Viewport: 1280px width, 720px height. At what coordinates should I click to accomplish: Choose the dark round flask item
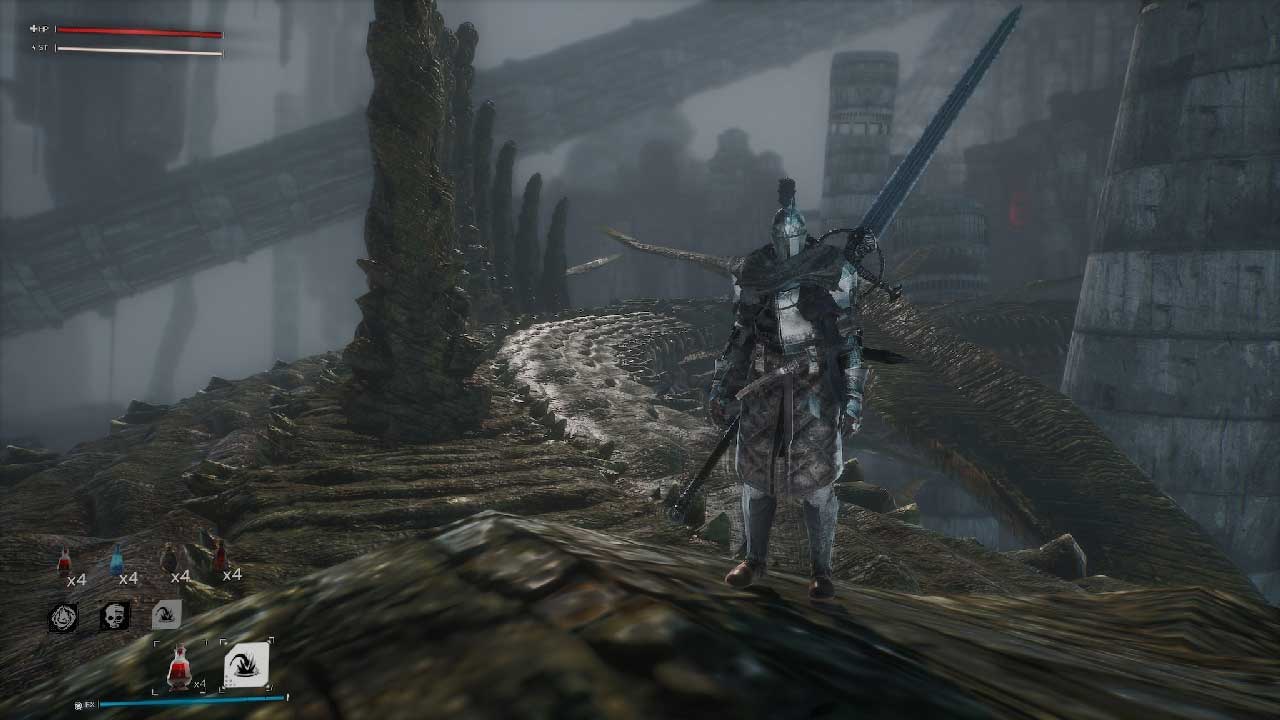tap(169, 558)
